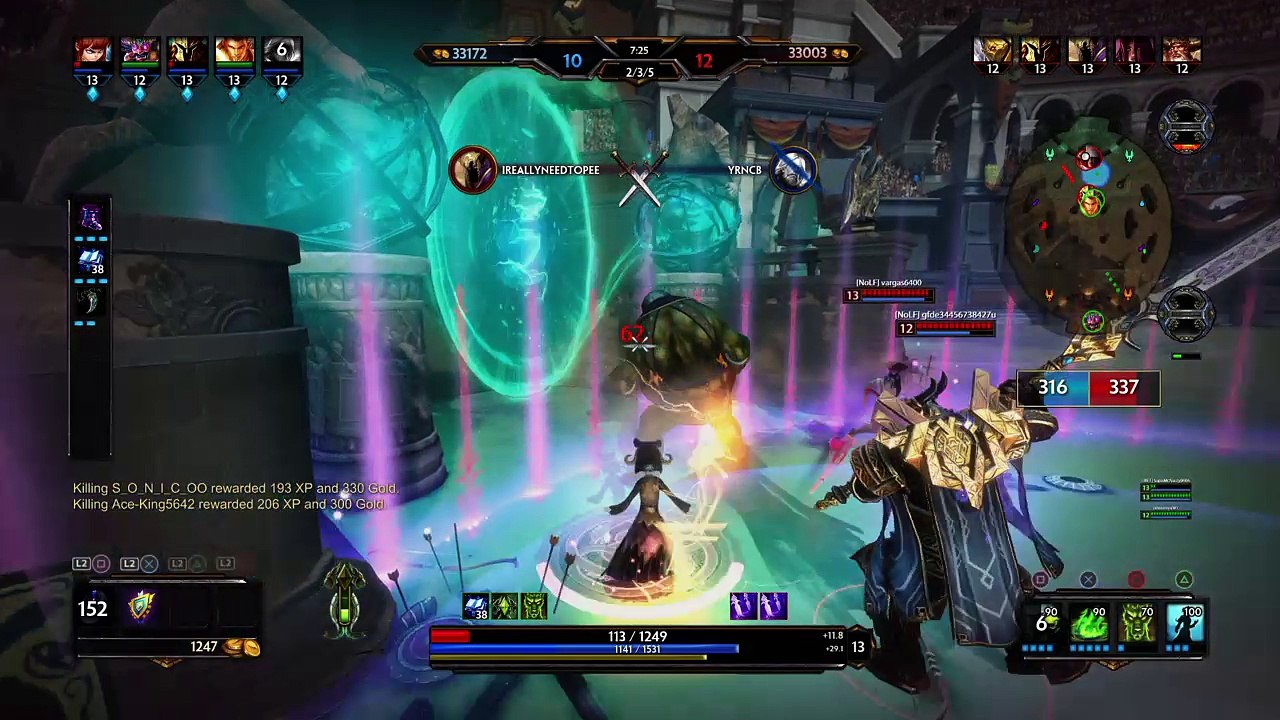Viewport: 1280px width, 720px height.
Task: Select the blue book item with 38 stacks
Action: click(91, 262)
